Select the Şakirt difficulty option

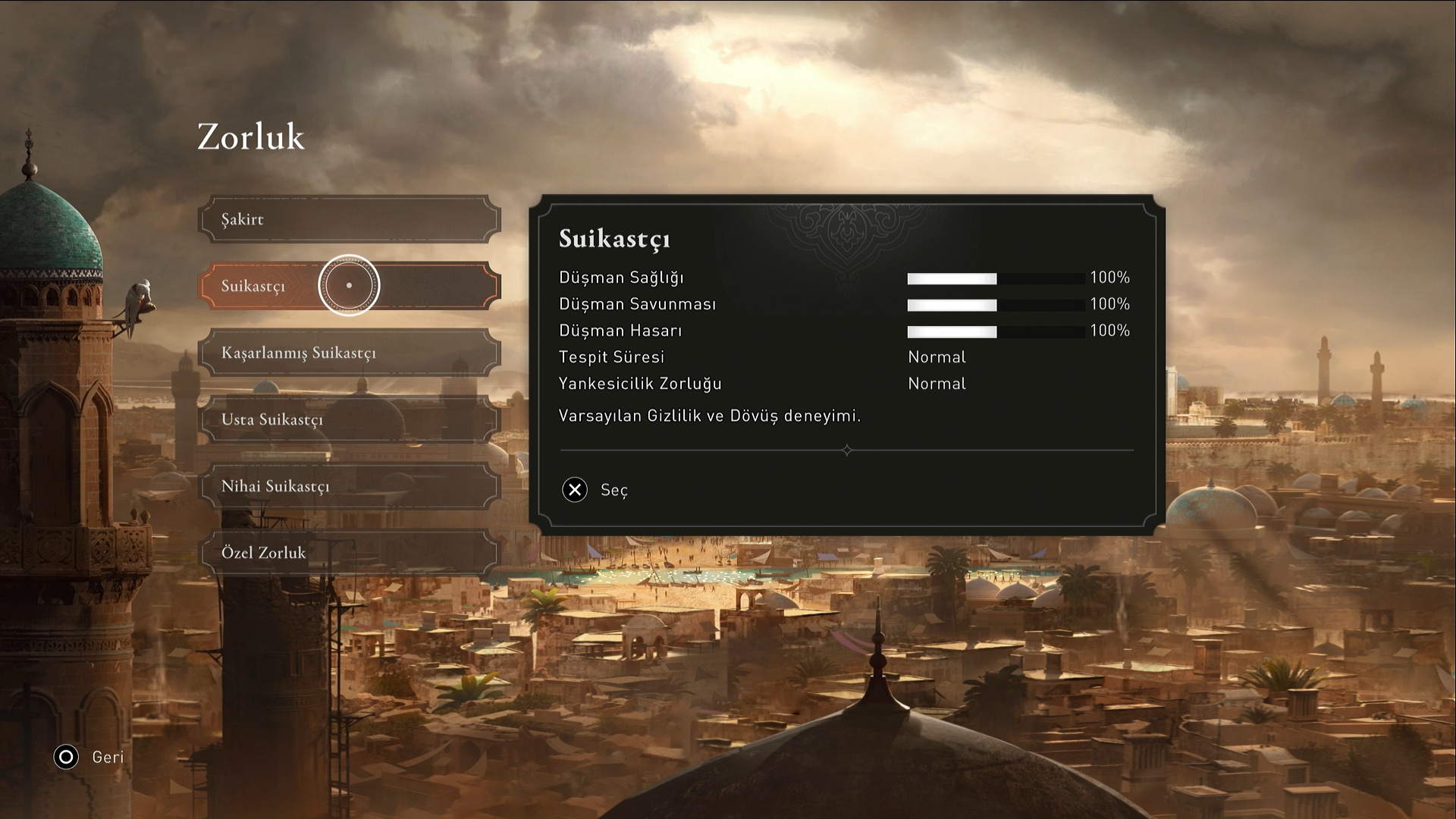pos(349,220)
